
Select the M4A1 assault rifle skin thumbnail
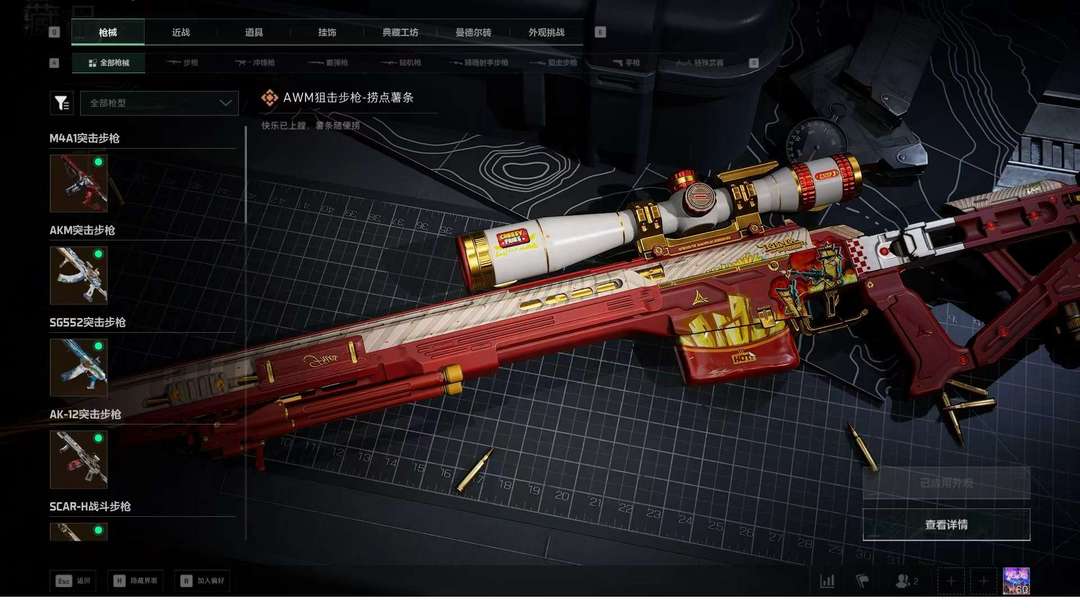pyautogui.click(x=79, y=183)
